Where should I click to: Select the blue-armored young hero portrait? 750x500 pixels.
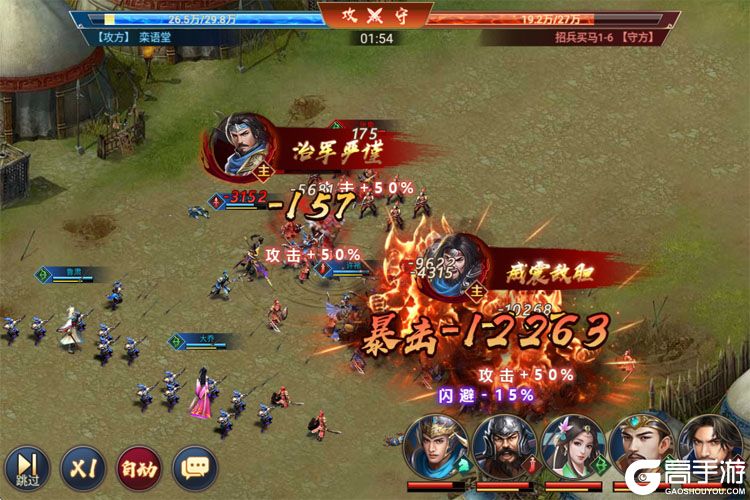(434, 449)
